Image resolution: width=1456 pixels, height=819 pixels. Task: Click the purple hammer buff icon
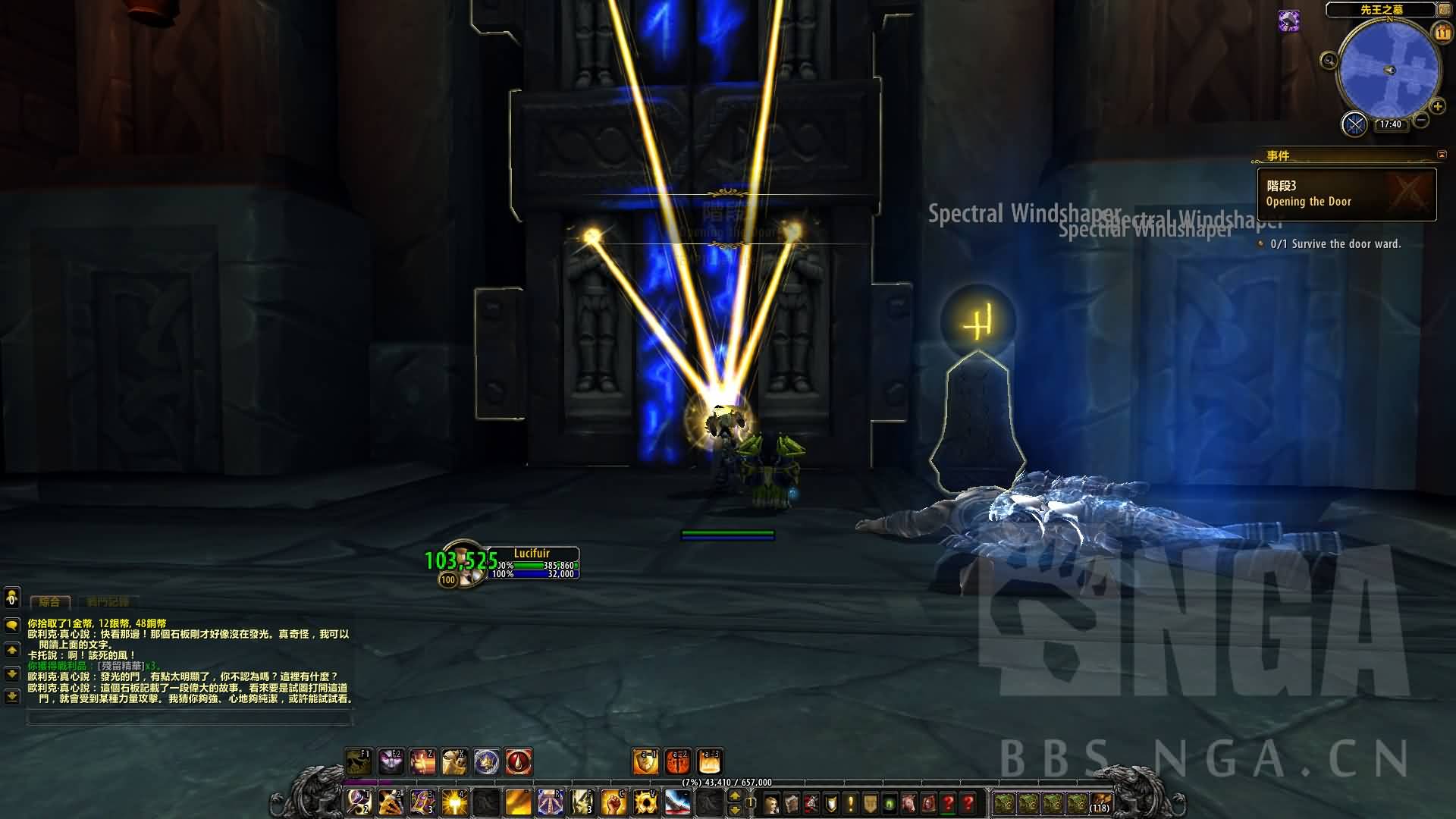click(x=1288, y=20)
